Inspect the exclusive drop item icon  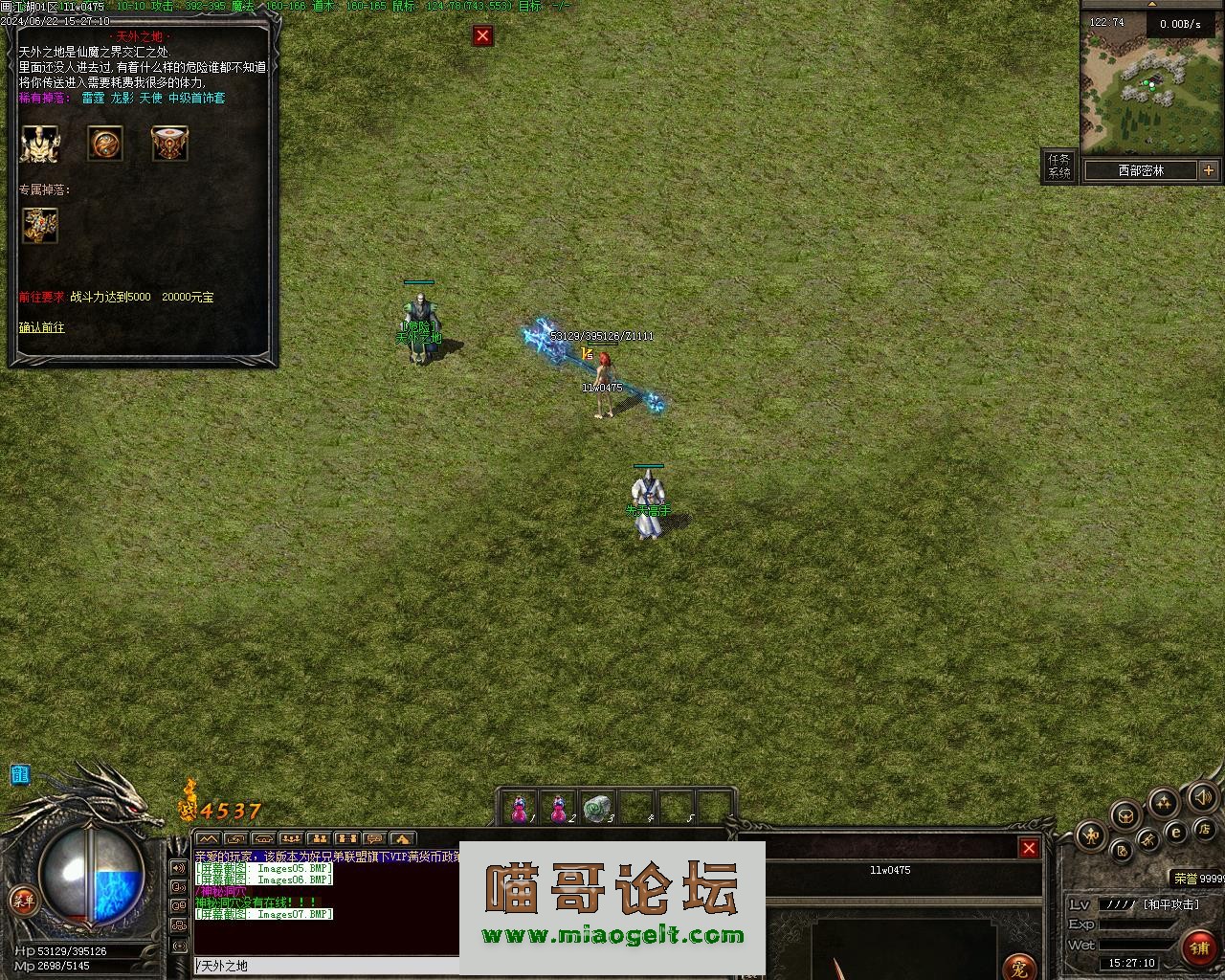pyautogui.click(x=40, y=226)
